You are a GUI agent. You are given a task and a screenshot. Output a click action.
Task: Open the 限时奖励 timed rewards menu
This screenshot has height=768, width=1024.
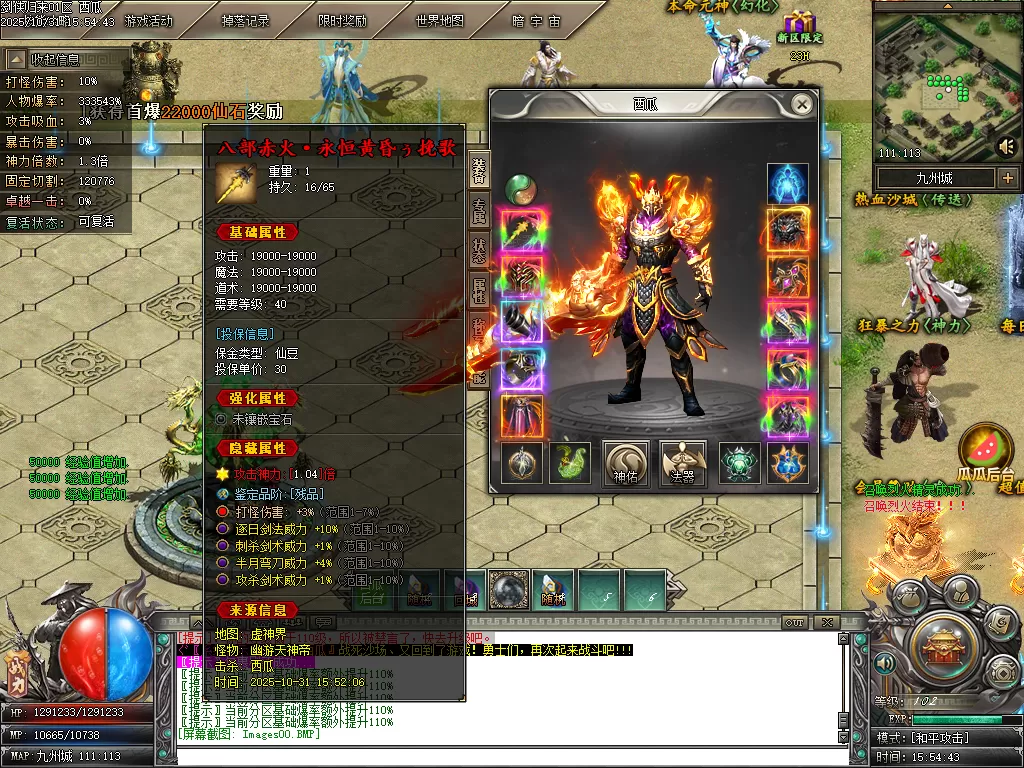click(x=342, y=21)
